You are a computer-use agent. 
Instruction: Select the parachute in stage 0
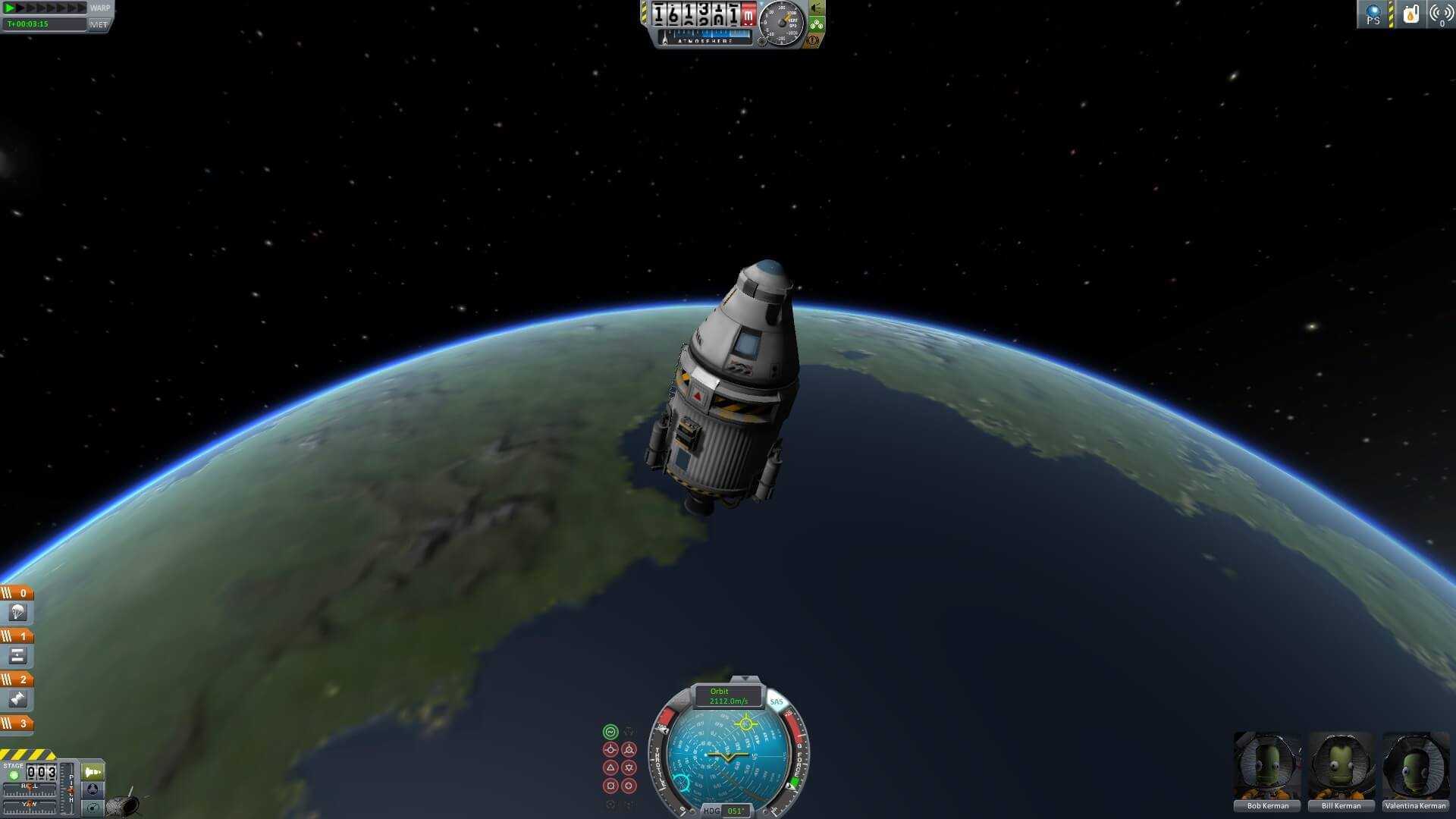click(17, 613)
